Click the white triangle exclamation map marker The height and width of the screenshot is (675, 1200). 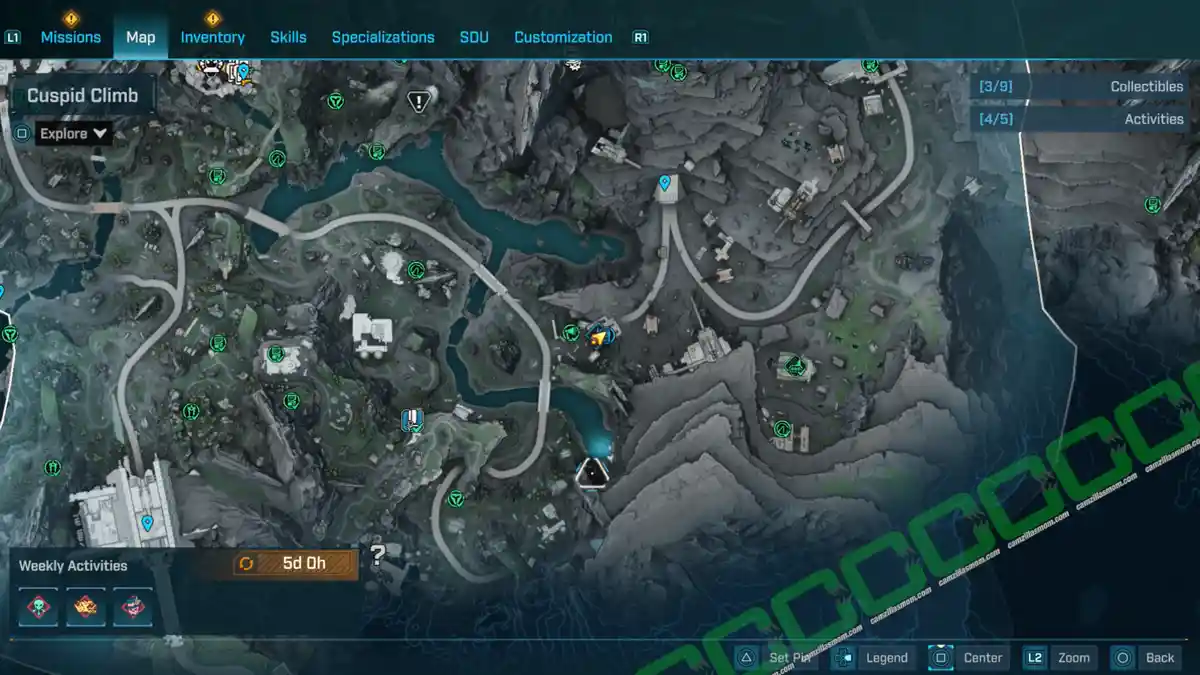click(x=418, y=101)
